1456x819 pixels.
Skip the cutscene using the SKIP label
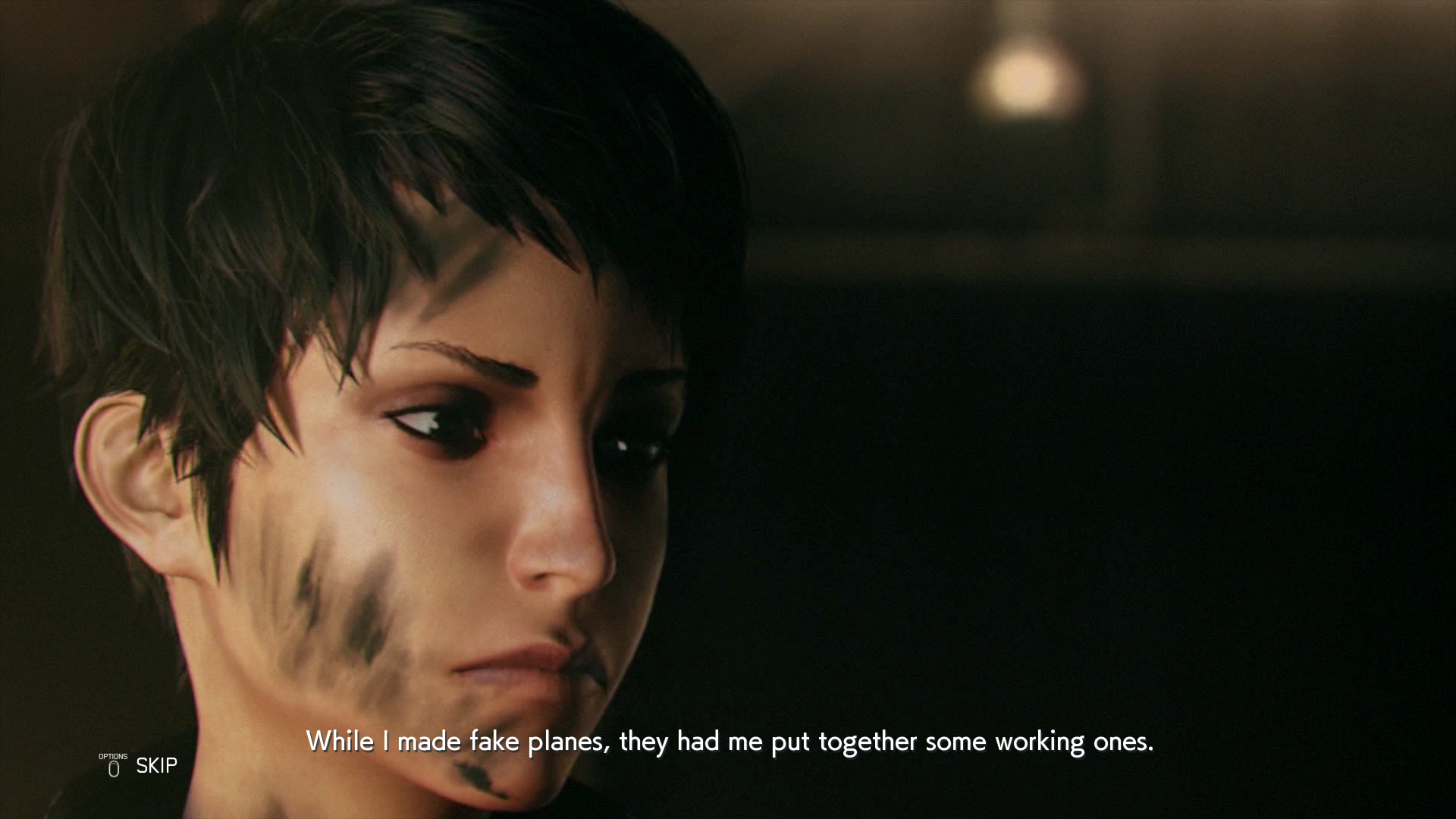pos(156,766)
